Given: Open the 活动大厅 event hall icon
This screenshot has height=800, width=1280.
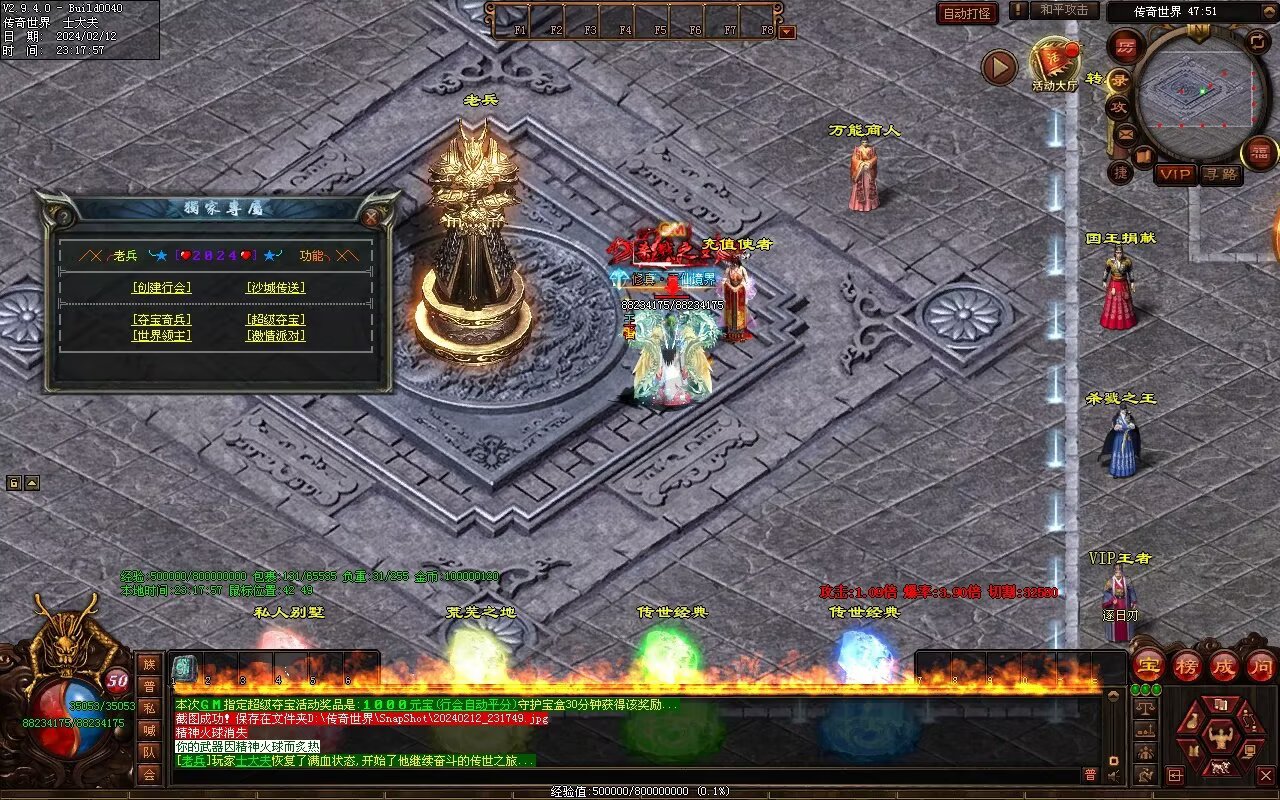Looking at the screenshot, I should click(1054, 64).
